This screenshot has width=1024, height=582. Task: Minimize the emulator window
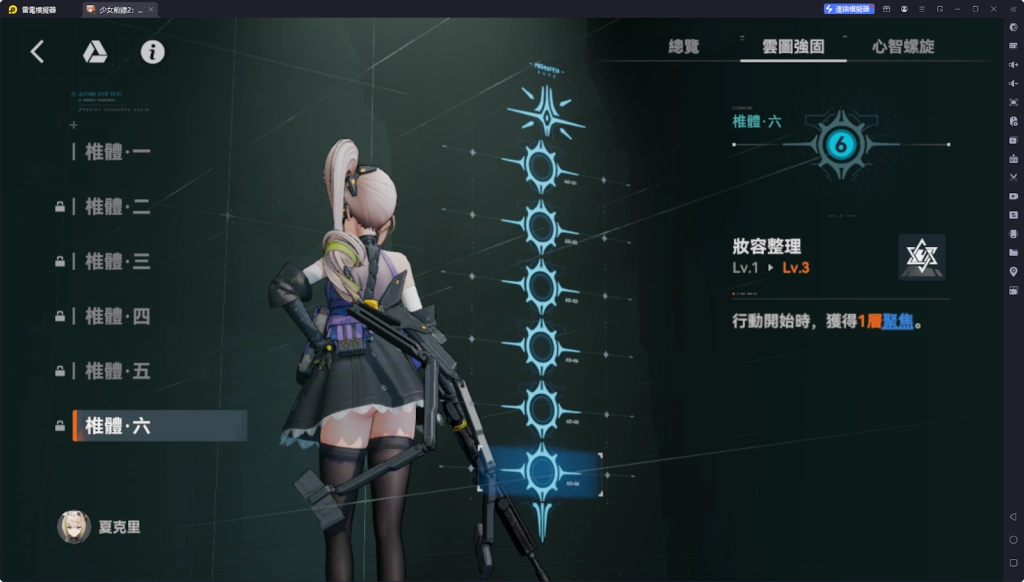pyautogui.click(x=957, y=9)
